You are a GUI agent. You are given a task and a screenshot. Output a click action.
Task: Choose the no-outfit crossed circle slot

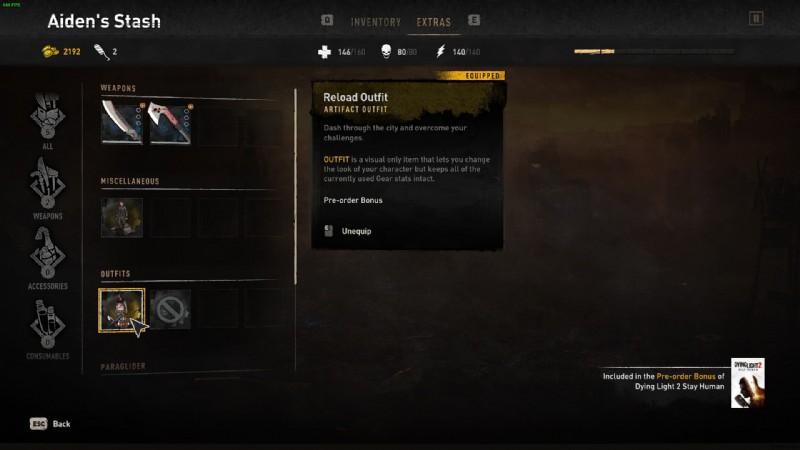[170, 309]
